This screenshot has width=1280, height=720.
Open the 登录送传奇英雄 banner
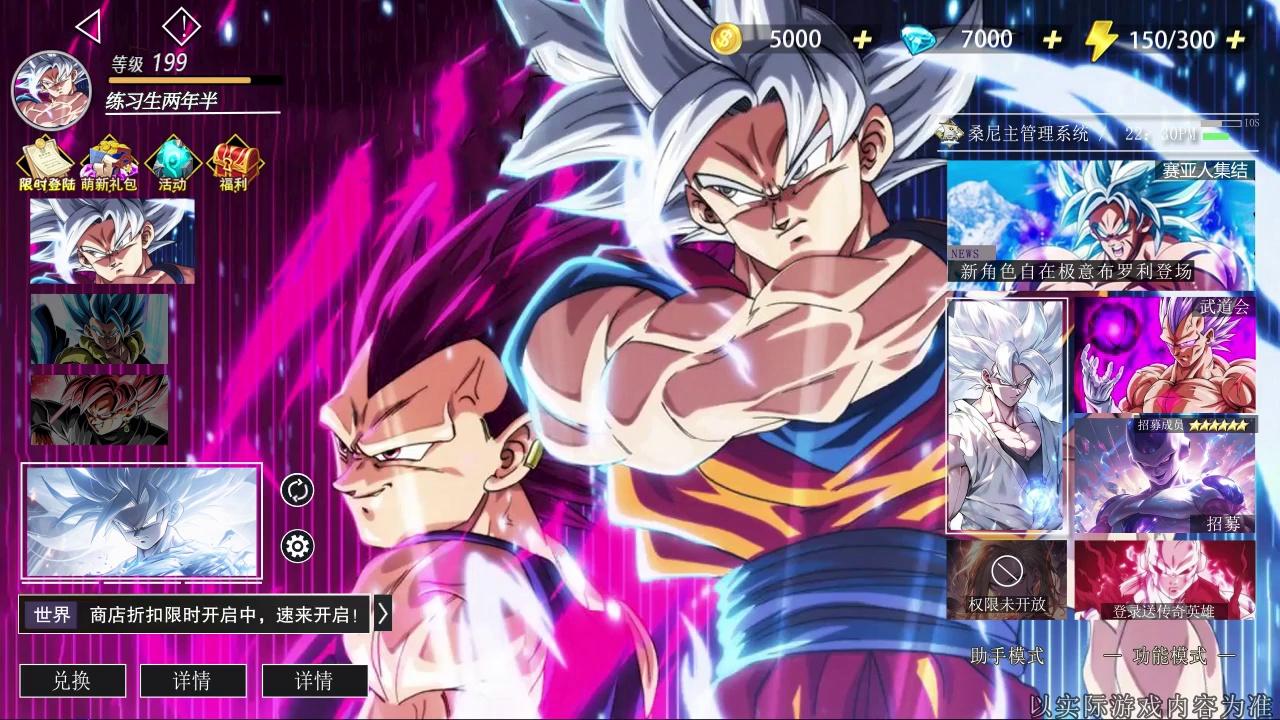coord(1164,580)
